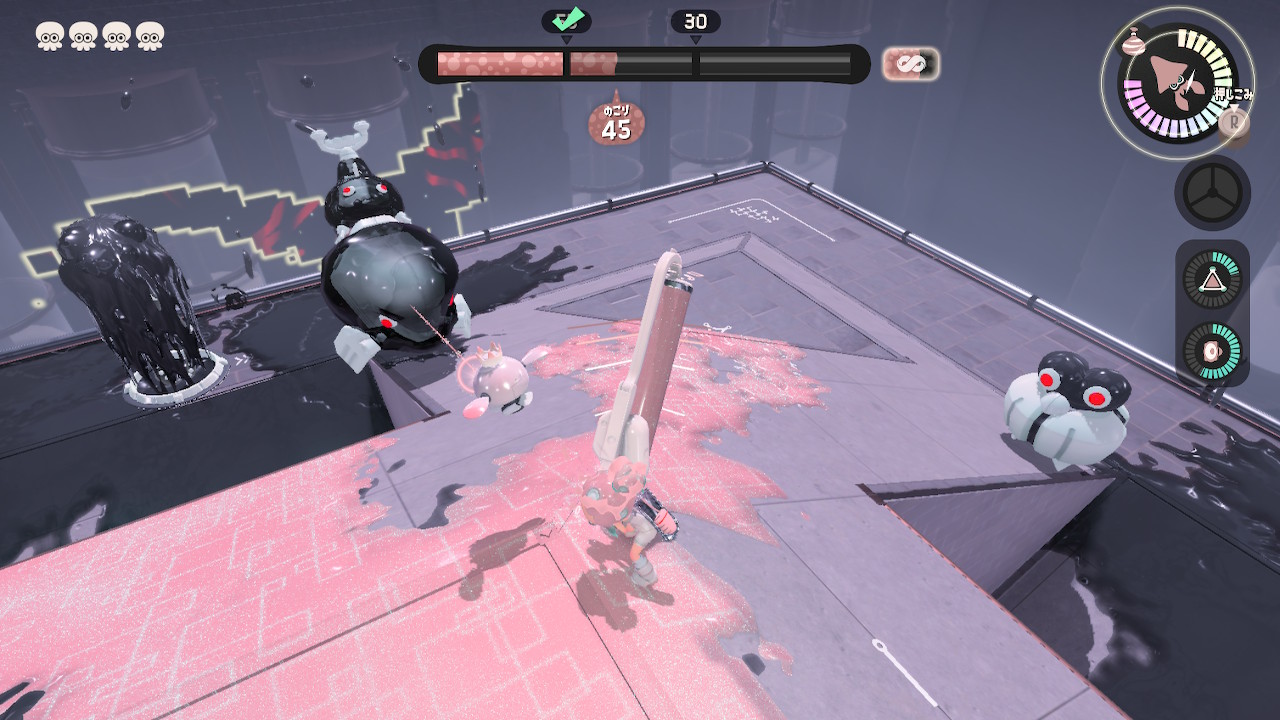Select the striped sub weapon icon
The height and width of the screenshot is (720, 1280).
point(1134,41)
